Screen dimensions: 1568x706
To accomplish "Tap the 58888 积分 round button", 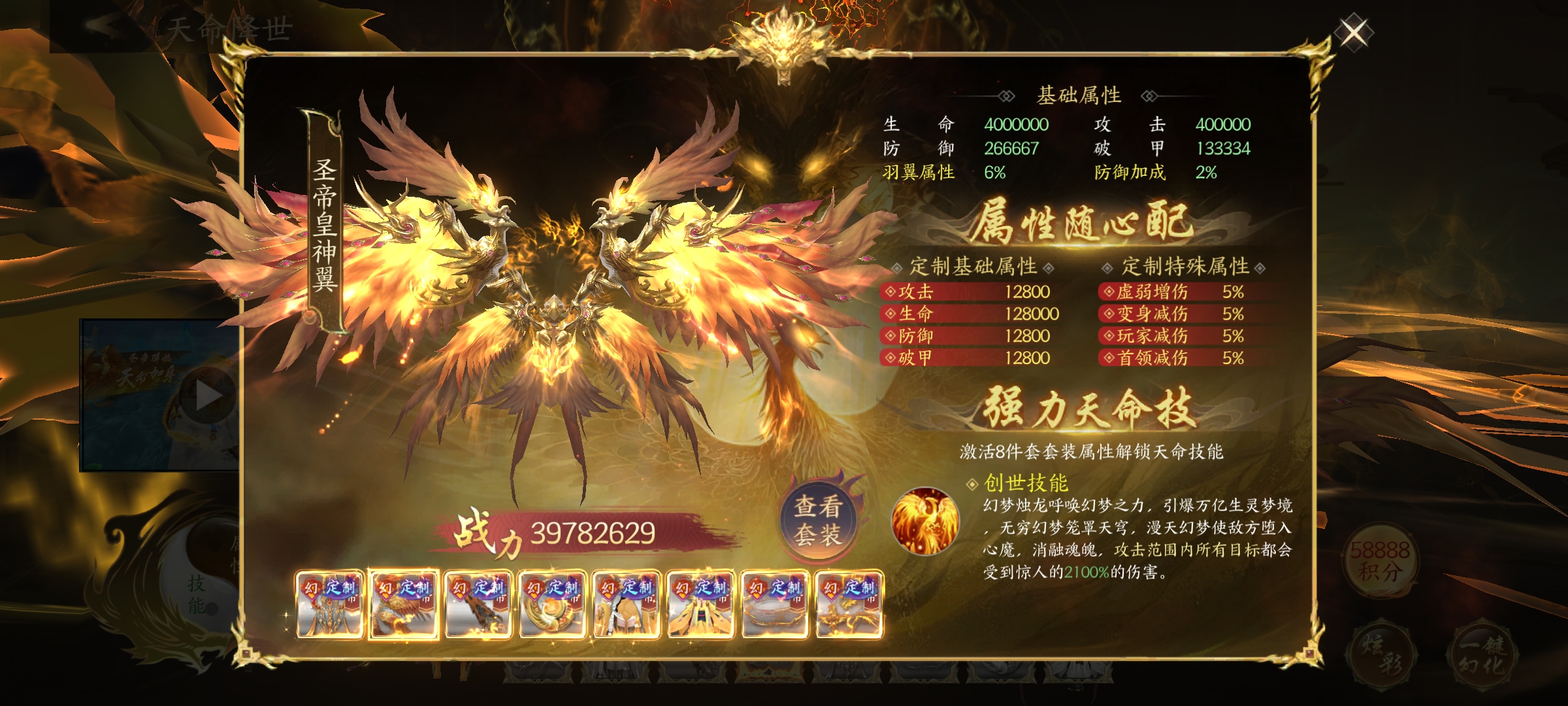I will 1379,560.
